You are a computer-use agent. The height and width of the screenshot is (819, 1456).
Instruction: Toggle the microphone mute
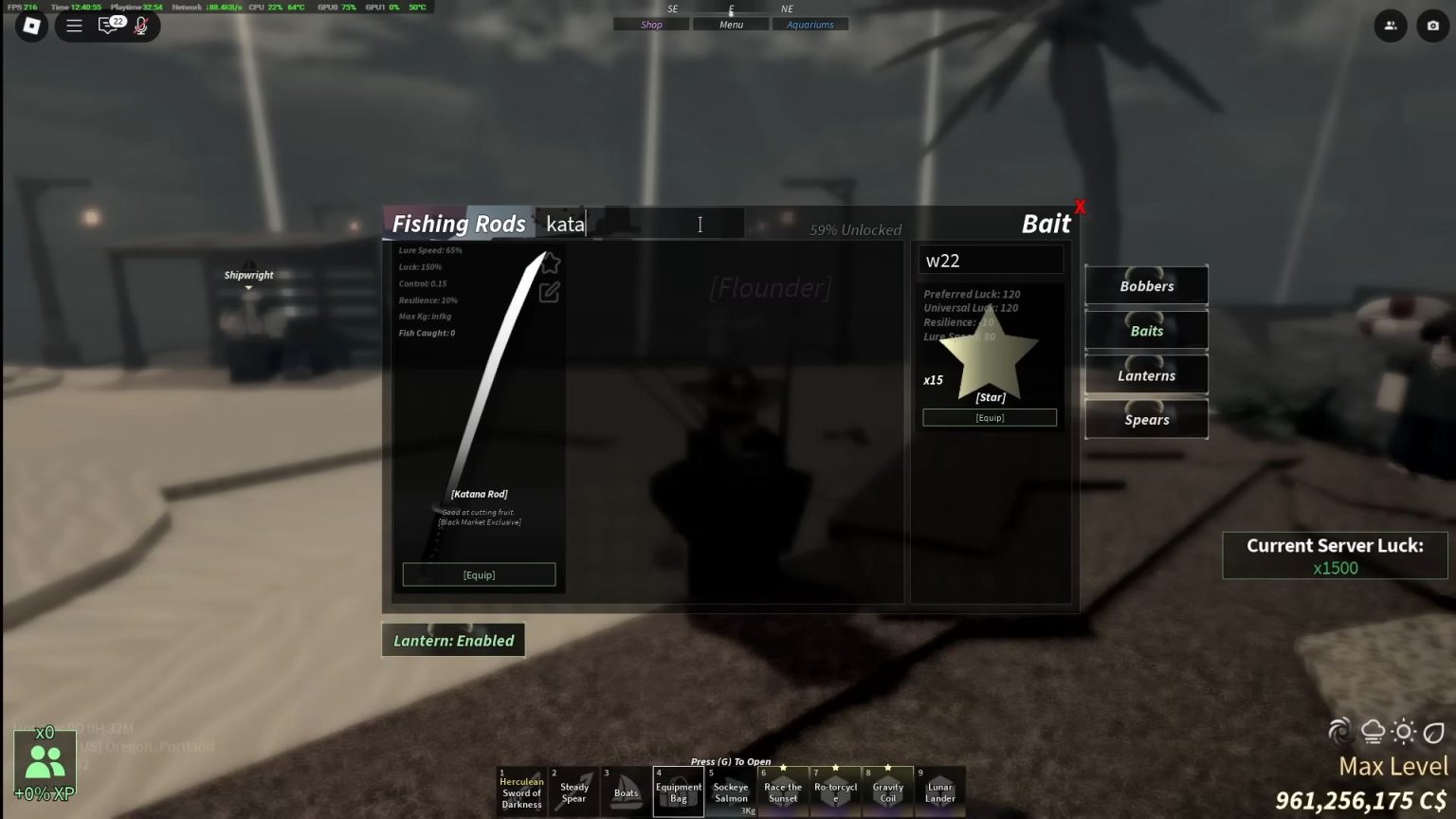pos(141,26)
